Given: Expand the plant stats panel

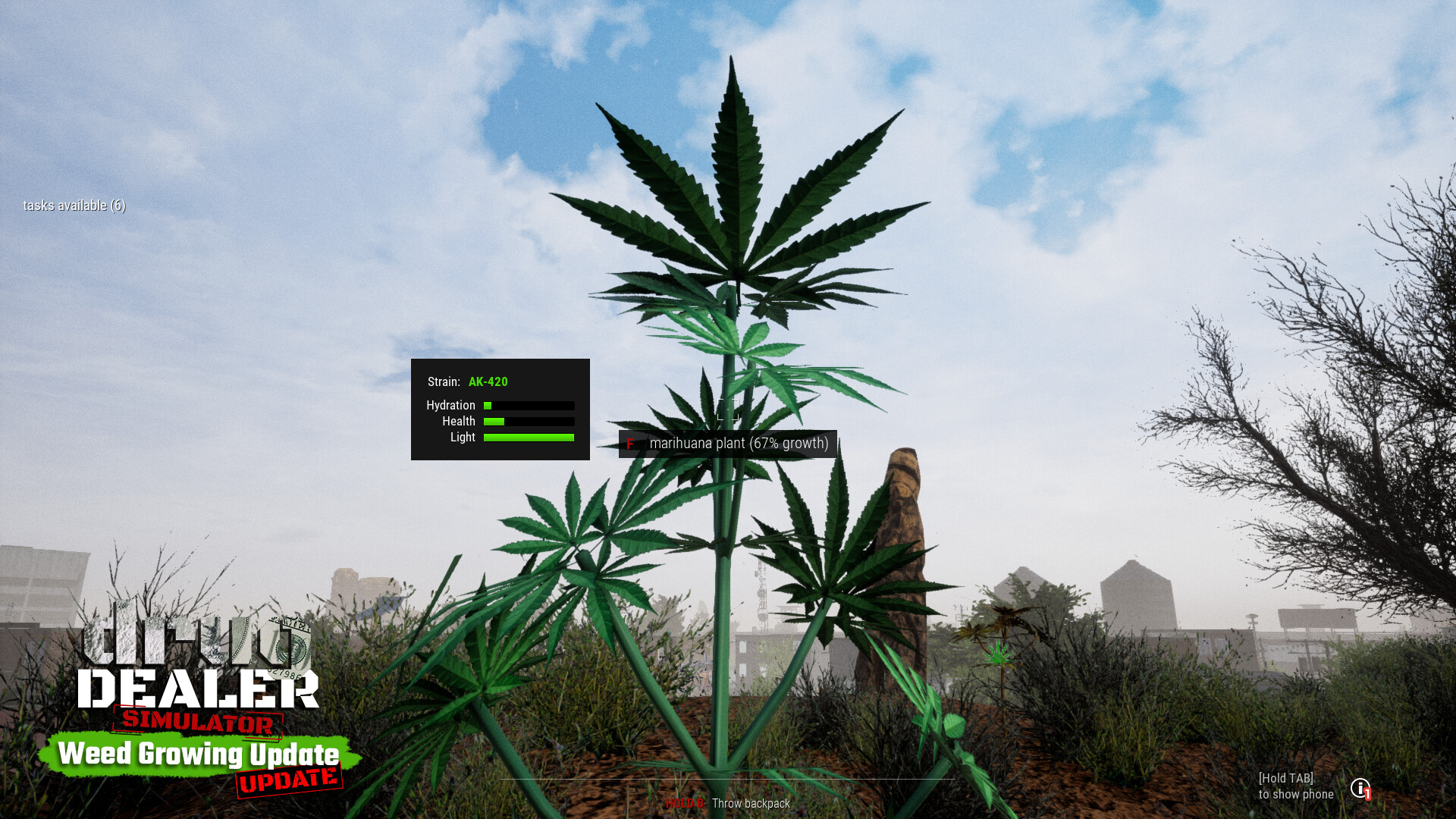Looking at the screenshot, I should [x=500, y=421].
